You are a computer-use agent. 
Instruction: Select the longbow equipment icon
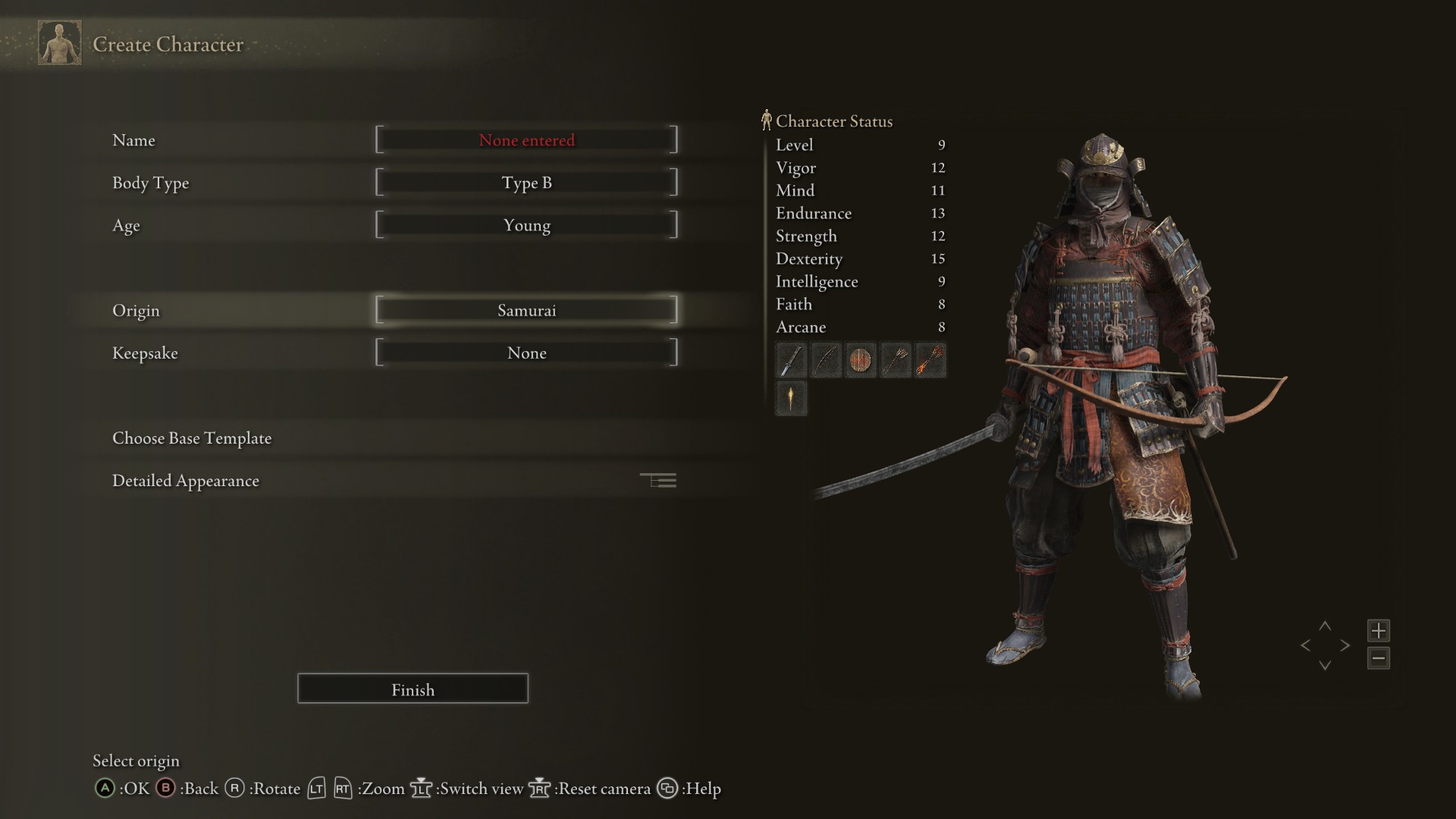[825, 360]
